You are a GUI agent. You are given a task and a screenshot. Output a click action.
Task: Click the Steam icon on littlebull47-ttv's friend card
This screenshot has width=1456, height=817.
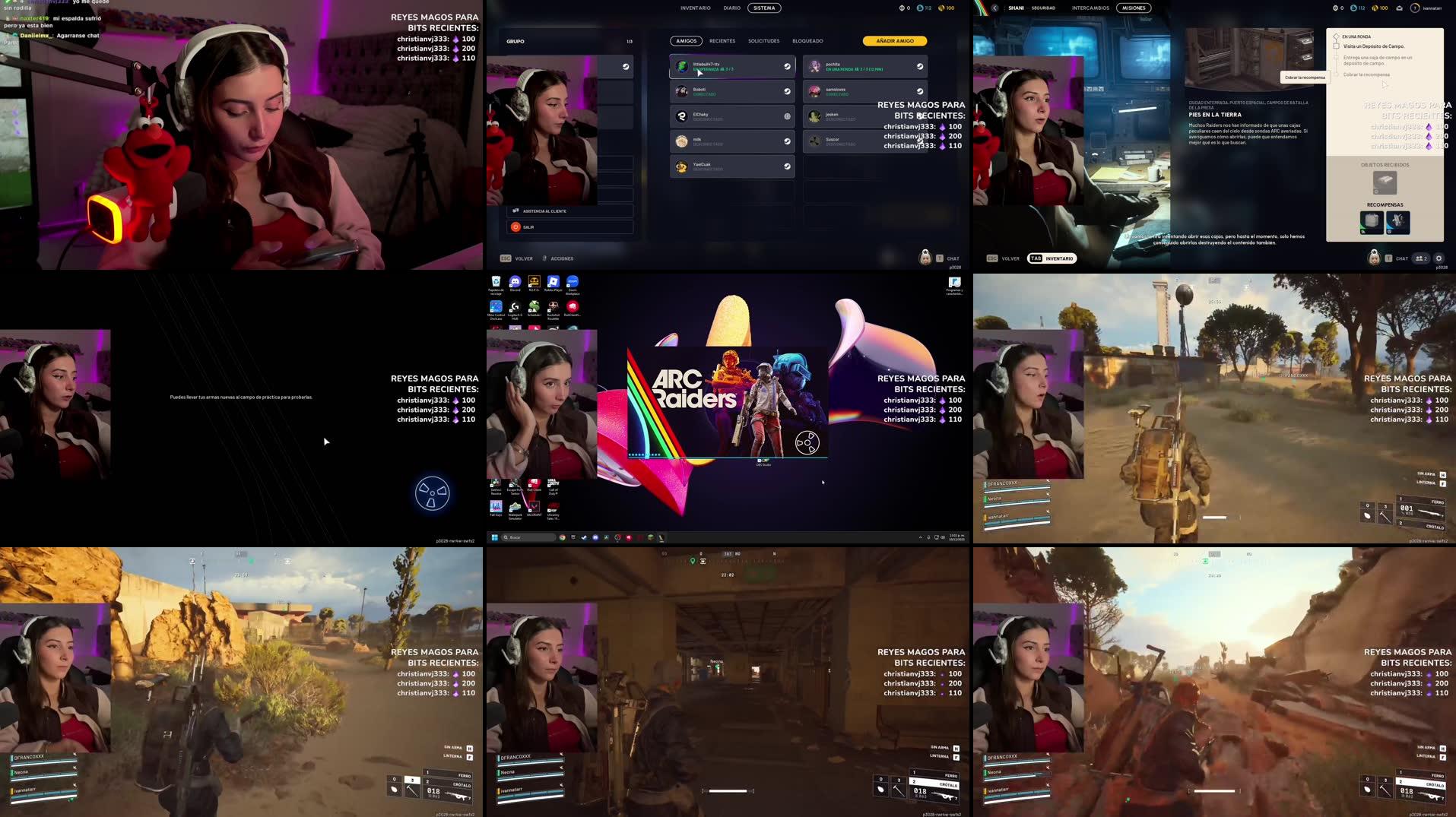pyautogui.click(x=786, y=67)
